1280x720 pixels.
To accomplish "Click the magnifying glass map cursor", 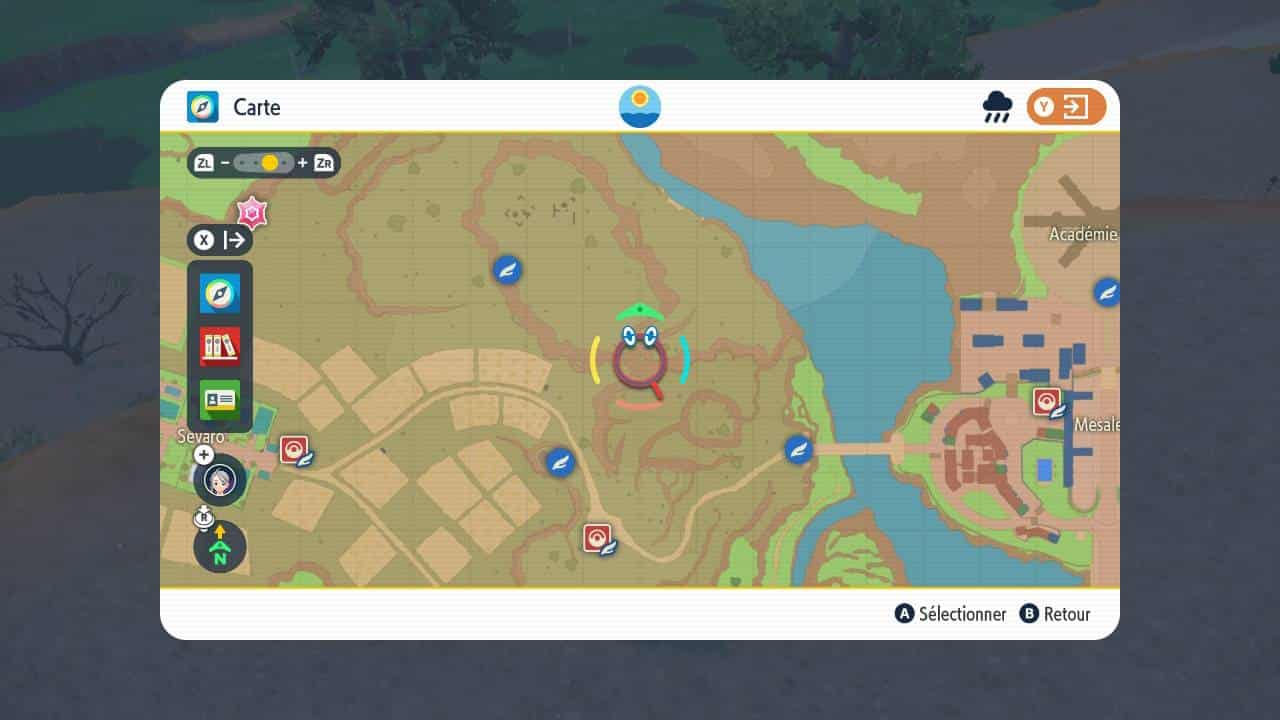I will 640,363.
